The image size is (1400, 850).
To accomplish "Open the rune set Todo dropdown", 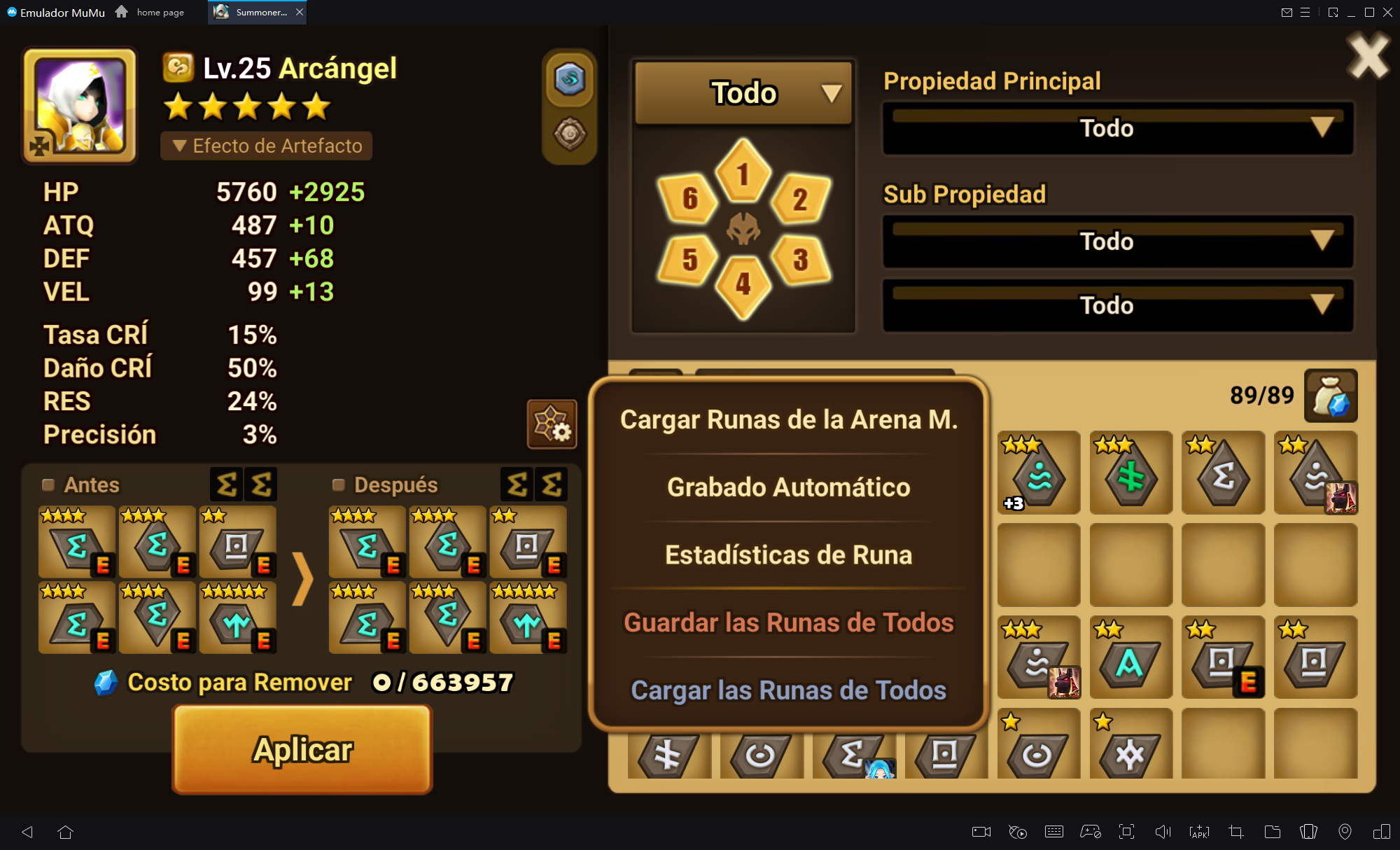I will (x=743, y=93).
